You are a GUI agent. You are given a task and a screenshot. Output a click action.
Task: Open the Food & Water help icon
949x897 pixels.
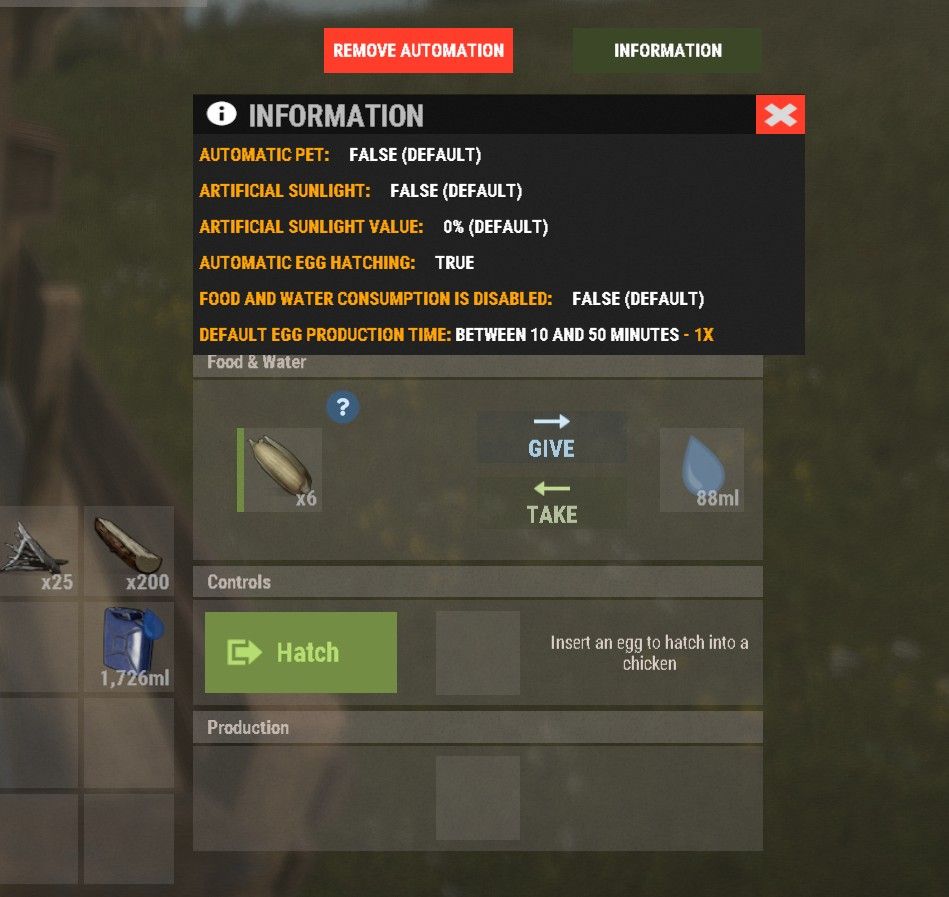343,406
